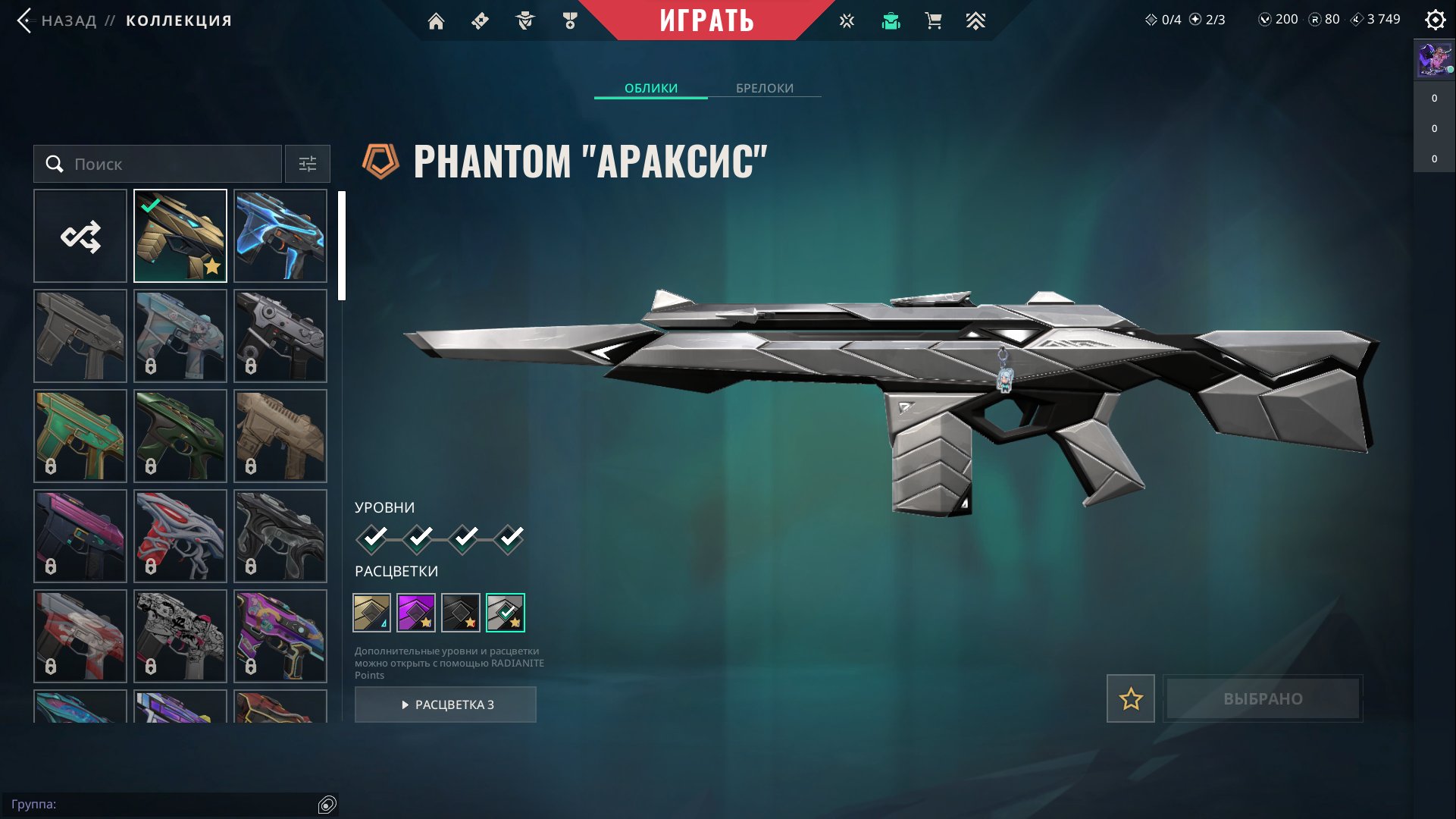
Task: Open the store cart icon
Action: click(933, 21)
